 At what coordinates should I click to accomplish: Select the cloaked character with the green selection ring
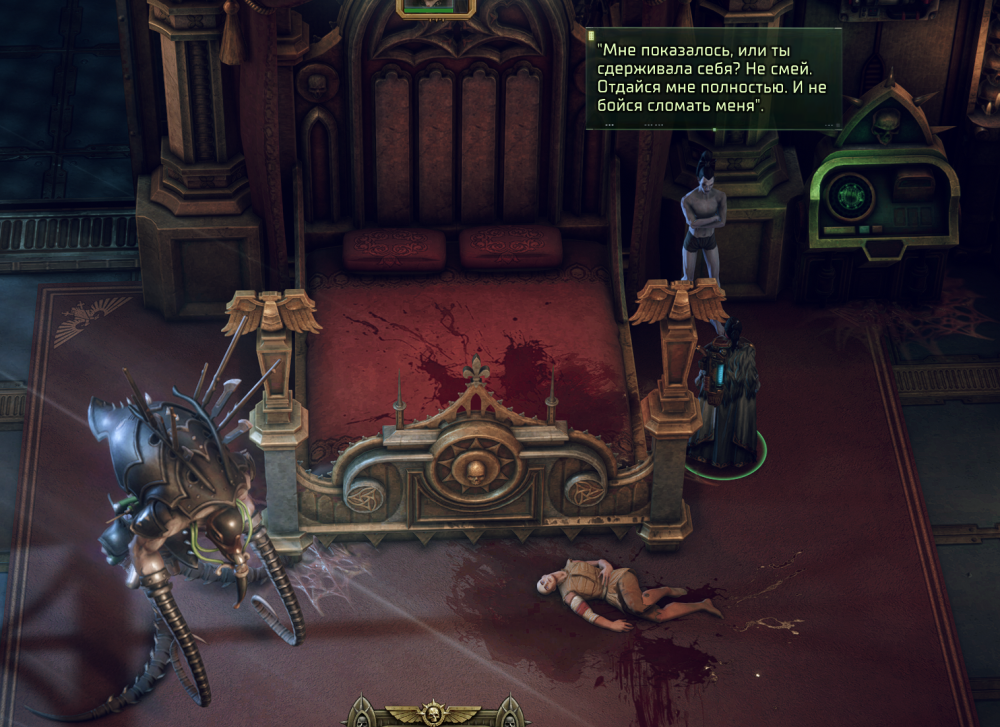pyautogui.click(x=725, y=400)
